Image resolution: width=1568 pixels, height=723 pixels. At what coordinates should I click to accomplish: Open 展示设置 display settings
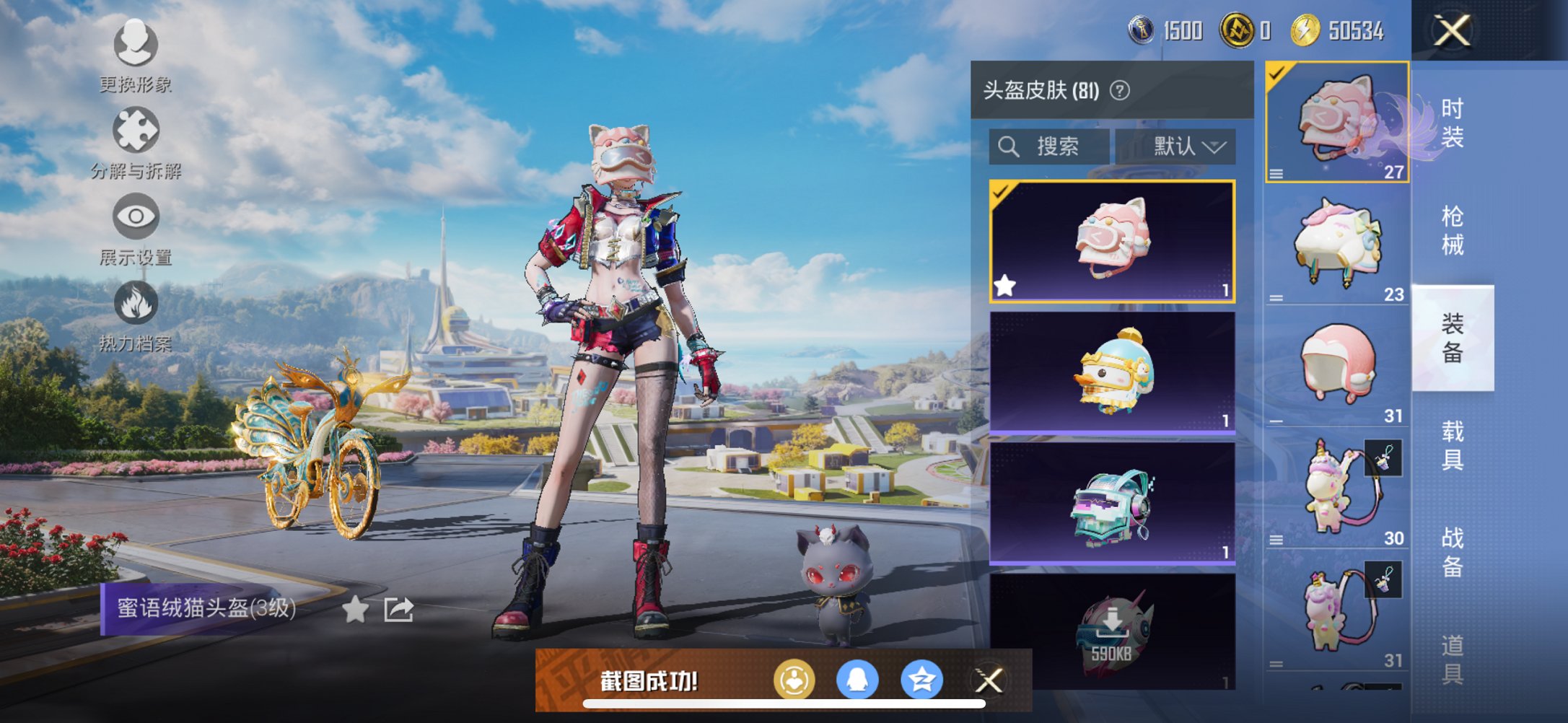135,216
